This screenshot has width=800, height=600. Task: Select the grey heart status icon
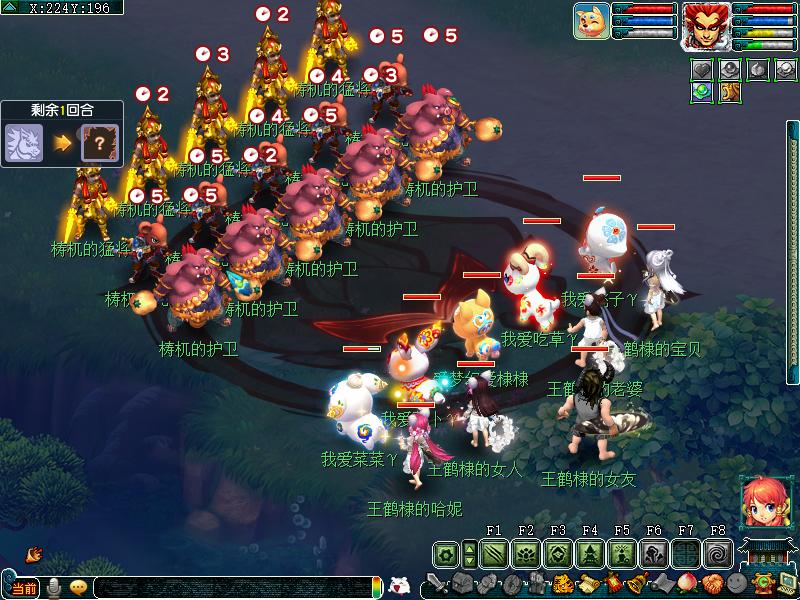(704, 69)
